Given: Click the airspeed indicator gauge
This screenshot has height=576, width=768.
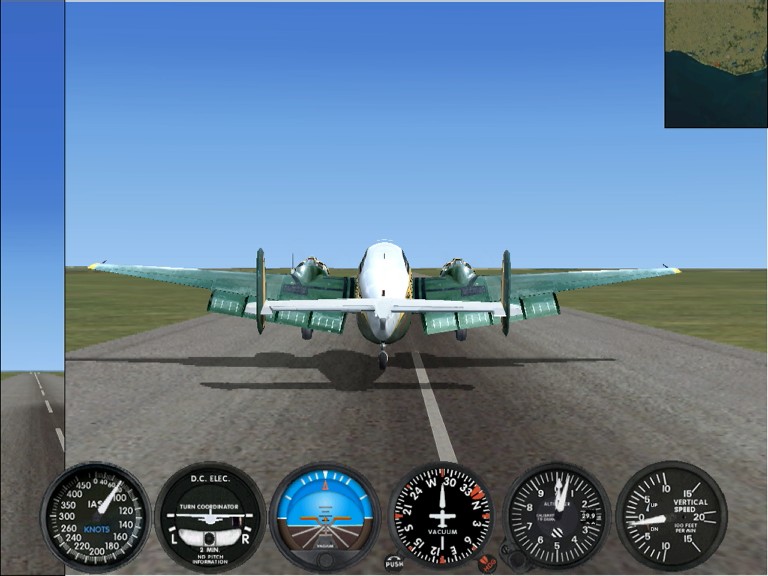Looking at the screenshot, I should pyautogui.click(x=95, y=517).
